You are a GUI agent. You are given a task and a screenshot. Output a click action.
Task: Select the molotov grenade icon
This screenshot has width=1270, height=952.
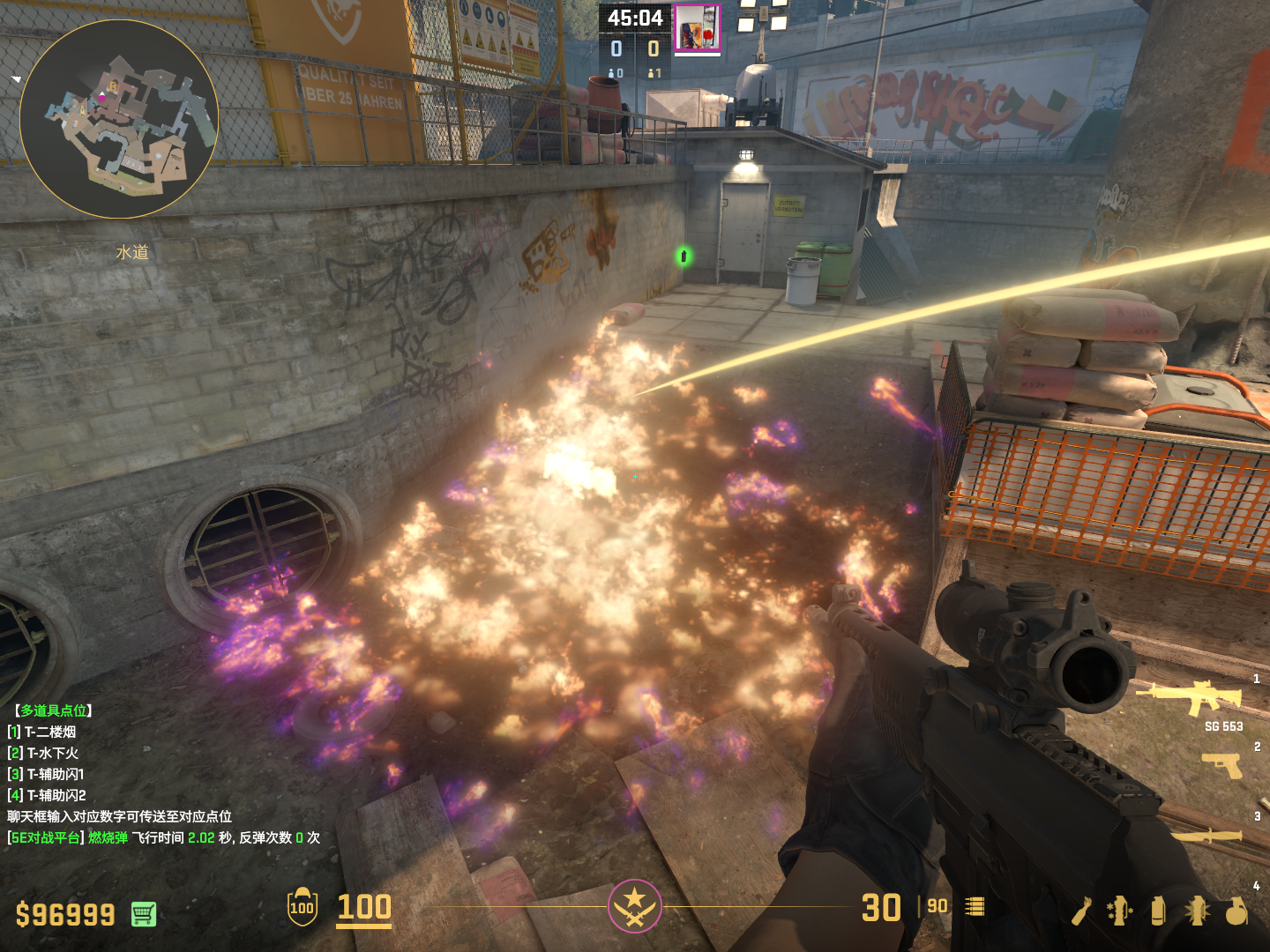point(1082,911)
